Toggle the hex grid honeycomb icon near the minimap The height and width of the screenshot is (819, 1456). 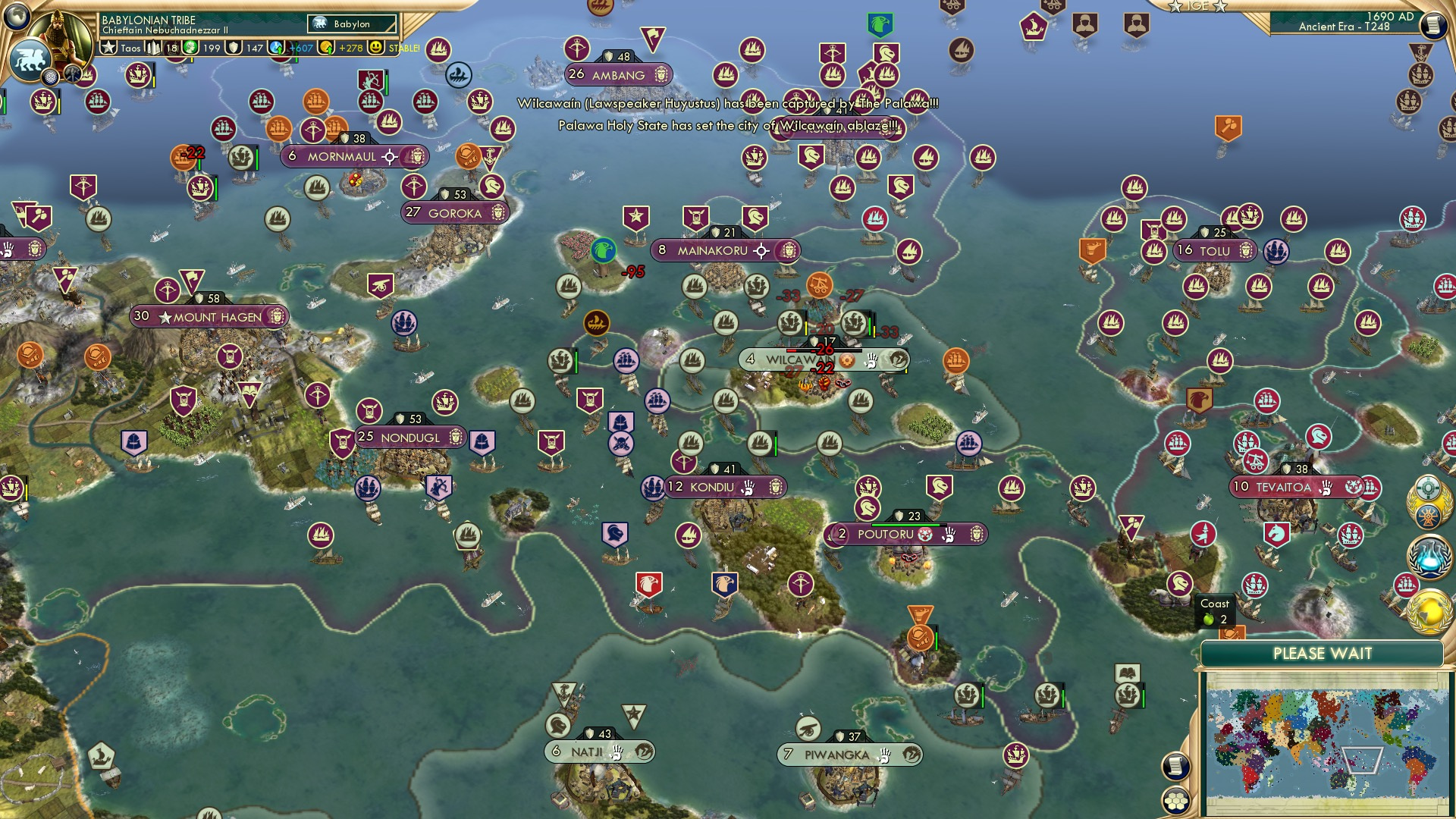coord(1176,801)
